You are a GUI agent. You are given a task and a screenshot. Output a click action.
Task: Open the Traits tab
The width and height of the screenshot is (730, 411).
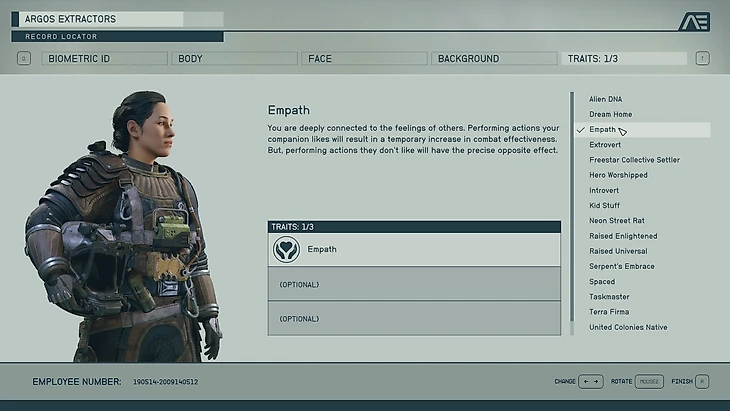(x=624, y=59)
